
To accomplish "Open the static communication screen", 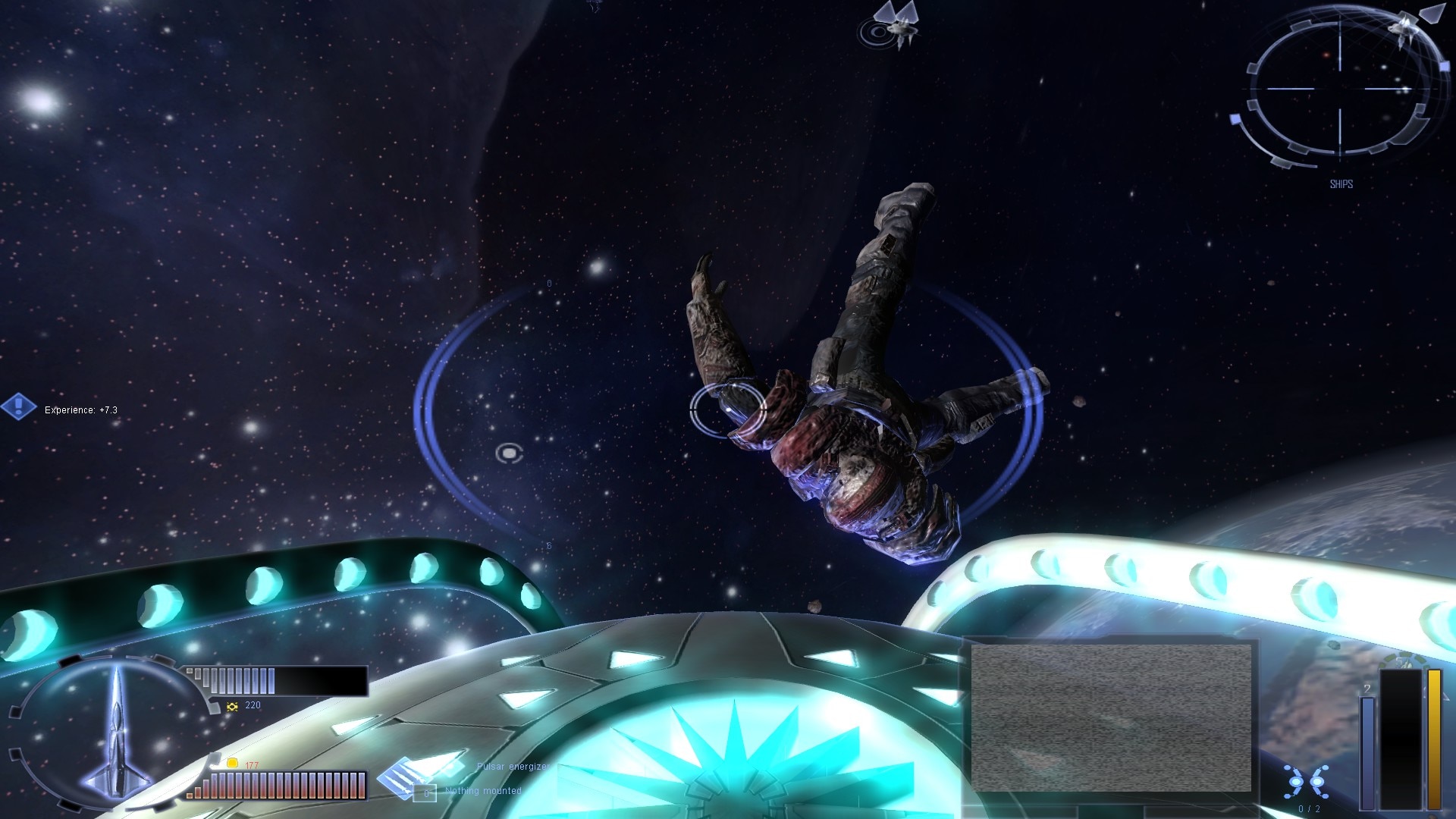I will point(1111,717).
